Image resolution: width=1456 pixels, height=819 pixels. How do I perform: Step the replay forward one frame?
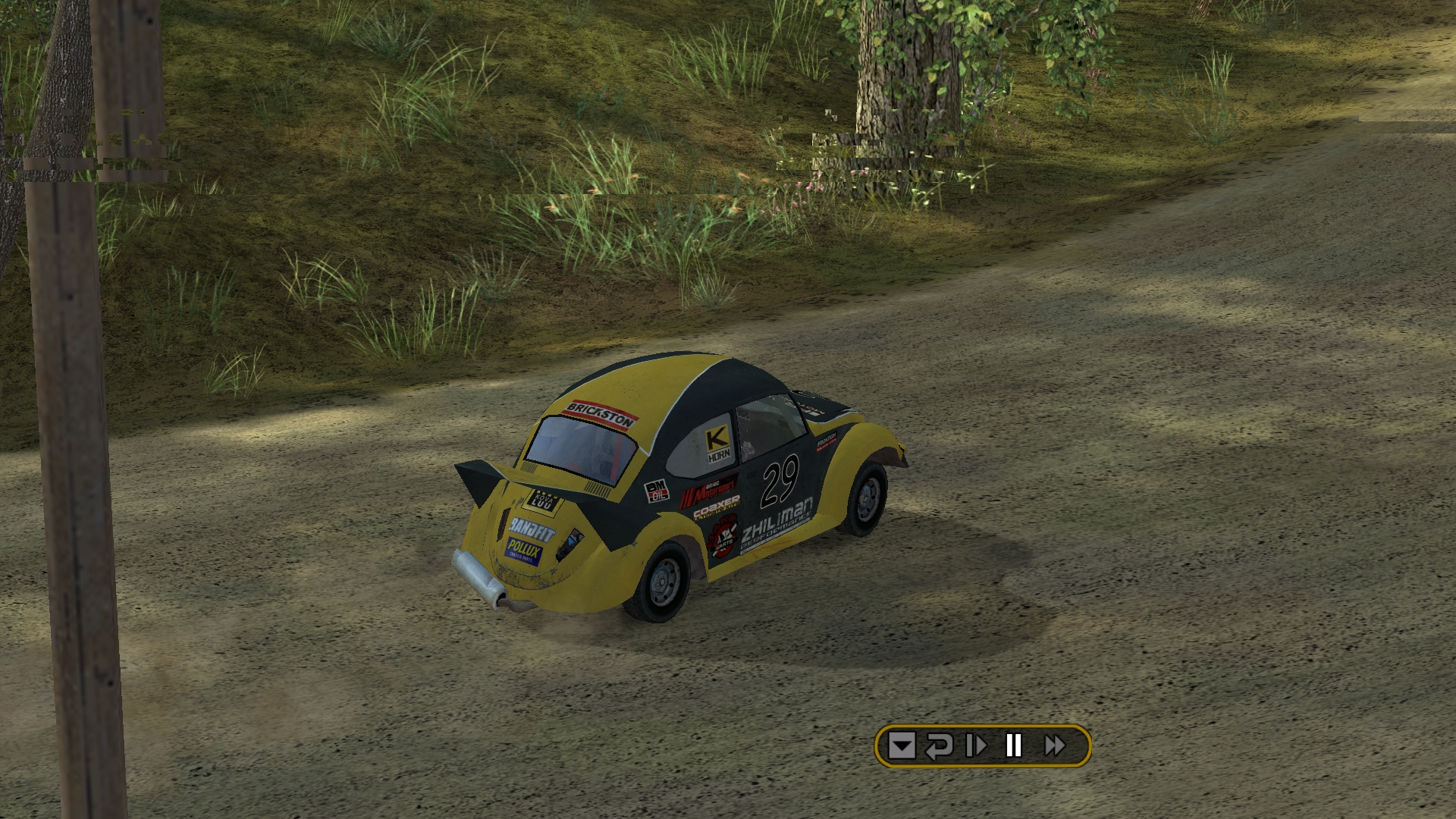click(x=976, y=746)
